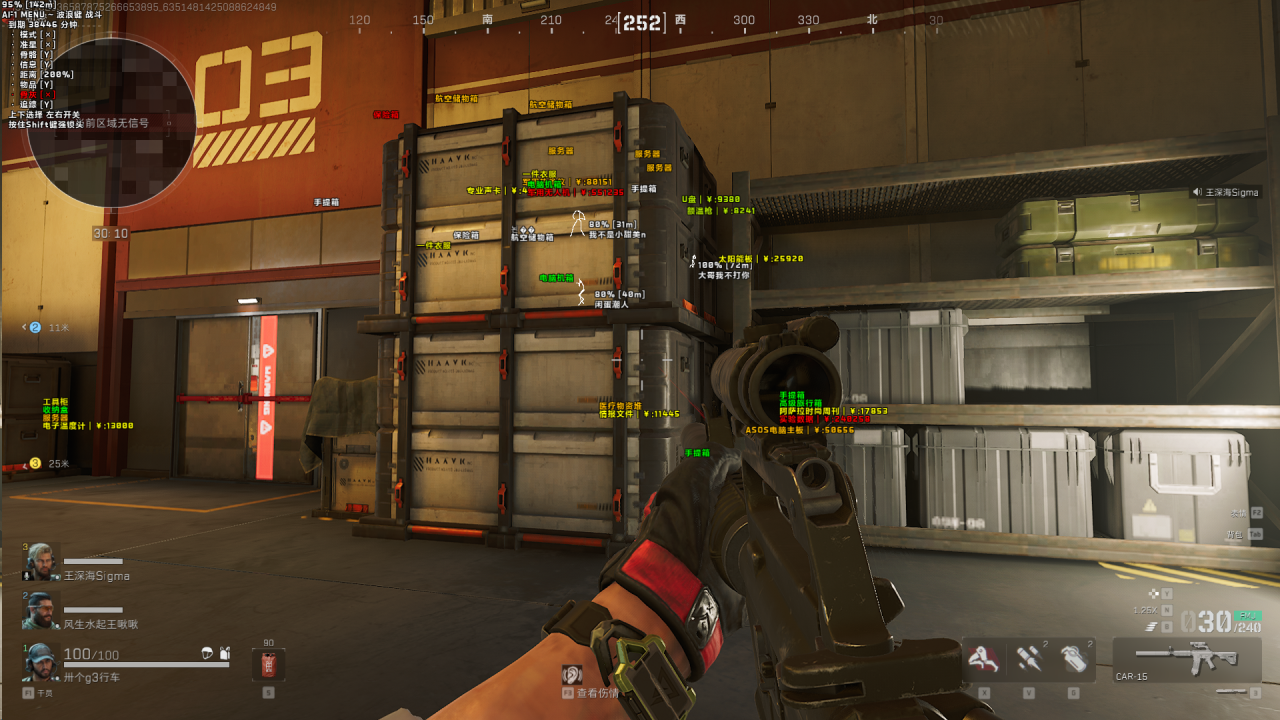The width and height of the screenshot is (1280, 720).
Task: Click the circular minimap
Action: (x=111, y=122)
